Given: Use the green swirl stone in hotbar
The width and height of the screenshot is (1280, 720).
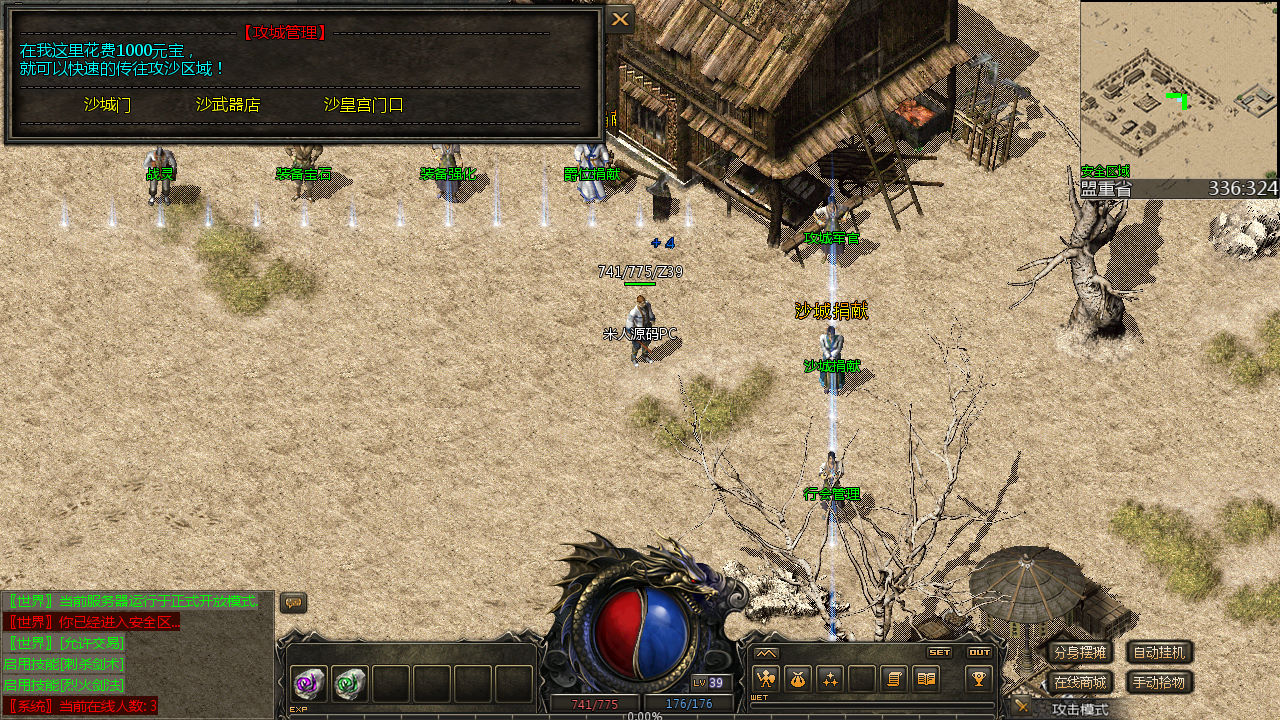Looking at the screenshot, I should click(350, 684).
